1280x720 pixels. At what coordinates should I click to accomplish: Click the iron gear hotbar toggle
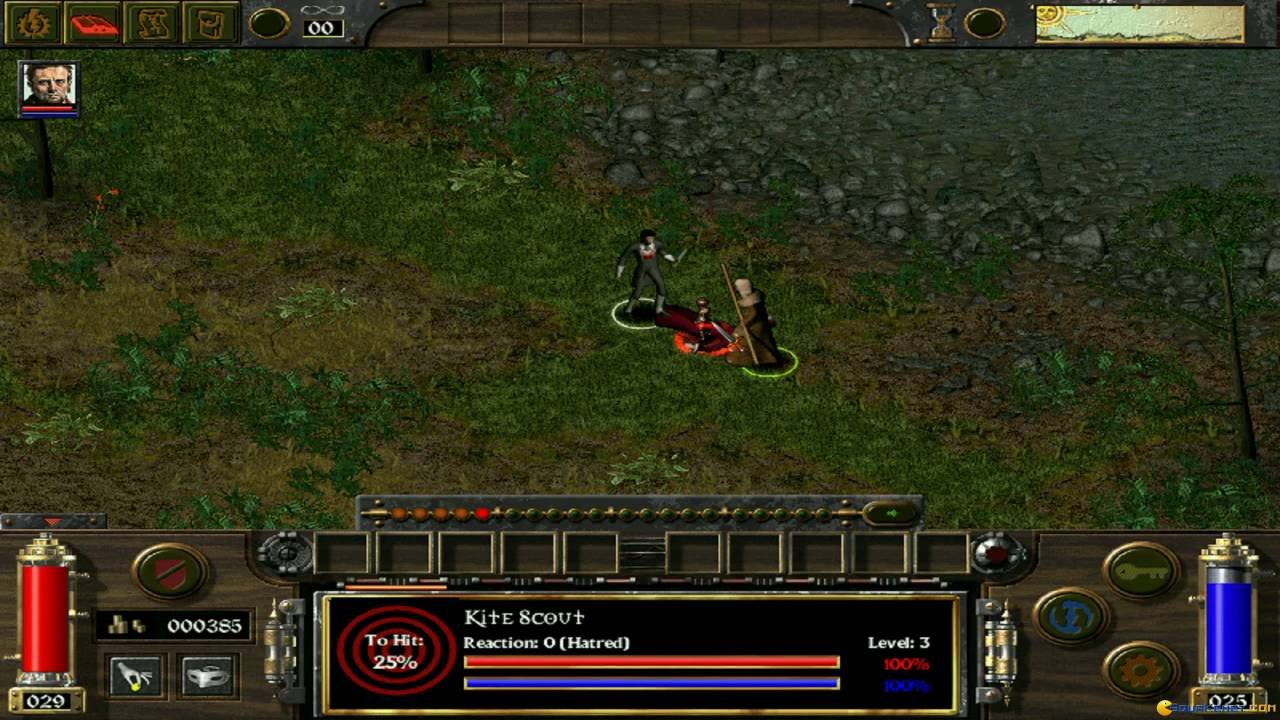(285, 552)
